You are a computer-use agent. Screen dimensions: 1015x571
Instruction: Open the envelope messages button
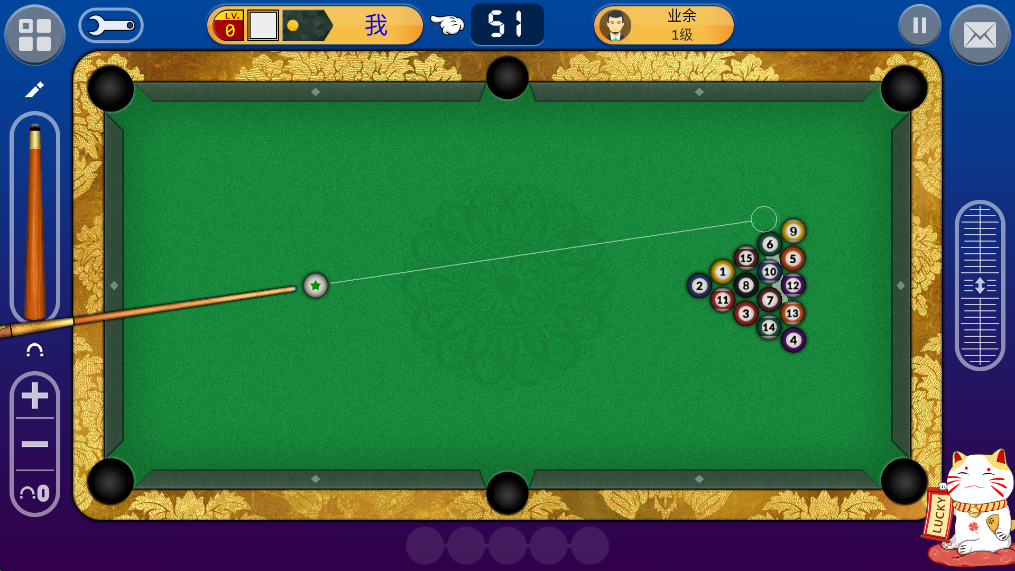click(x=979, y=35)
